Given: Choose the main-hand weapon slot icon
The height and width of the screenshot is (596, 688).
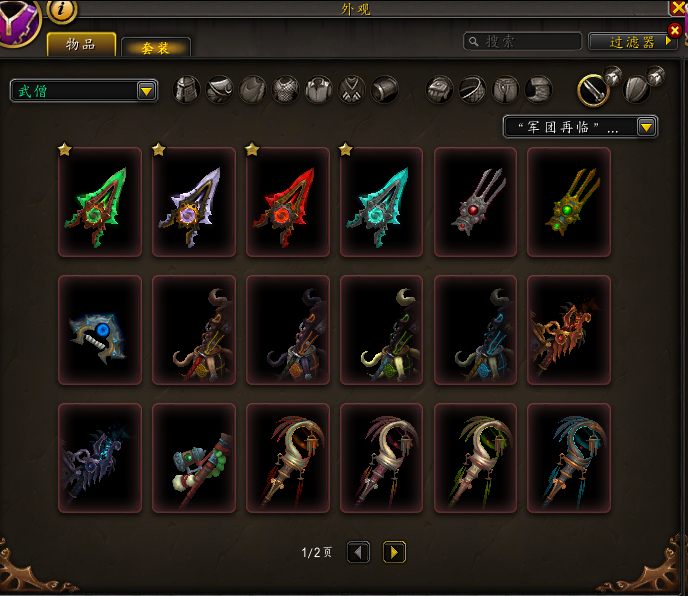Looking at the screenshot, I should [593, 90].
